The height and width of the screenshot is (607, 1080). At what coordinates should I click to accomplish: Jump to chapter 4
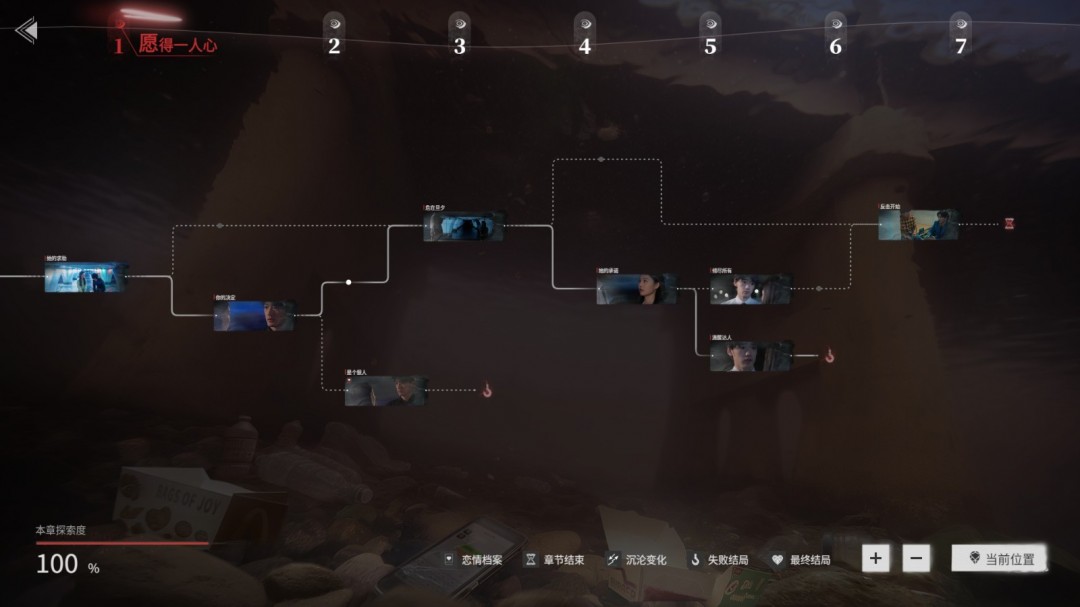click(584, 45)
